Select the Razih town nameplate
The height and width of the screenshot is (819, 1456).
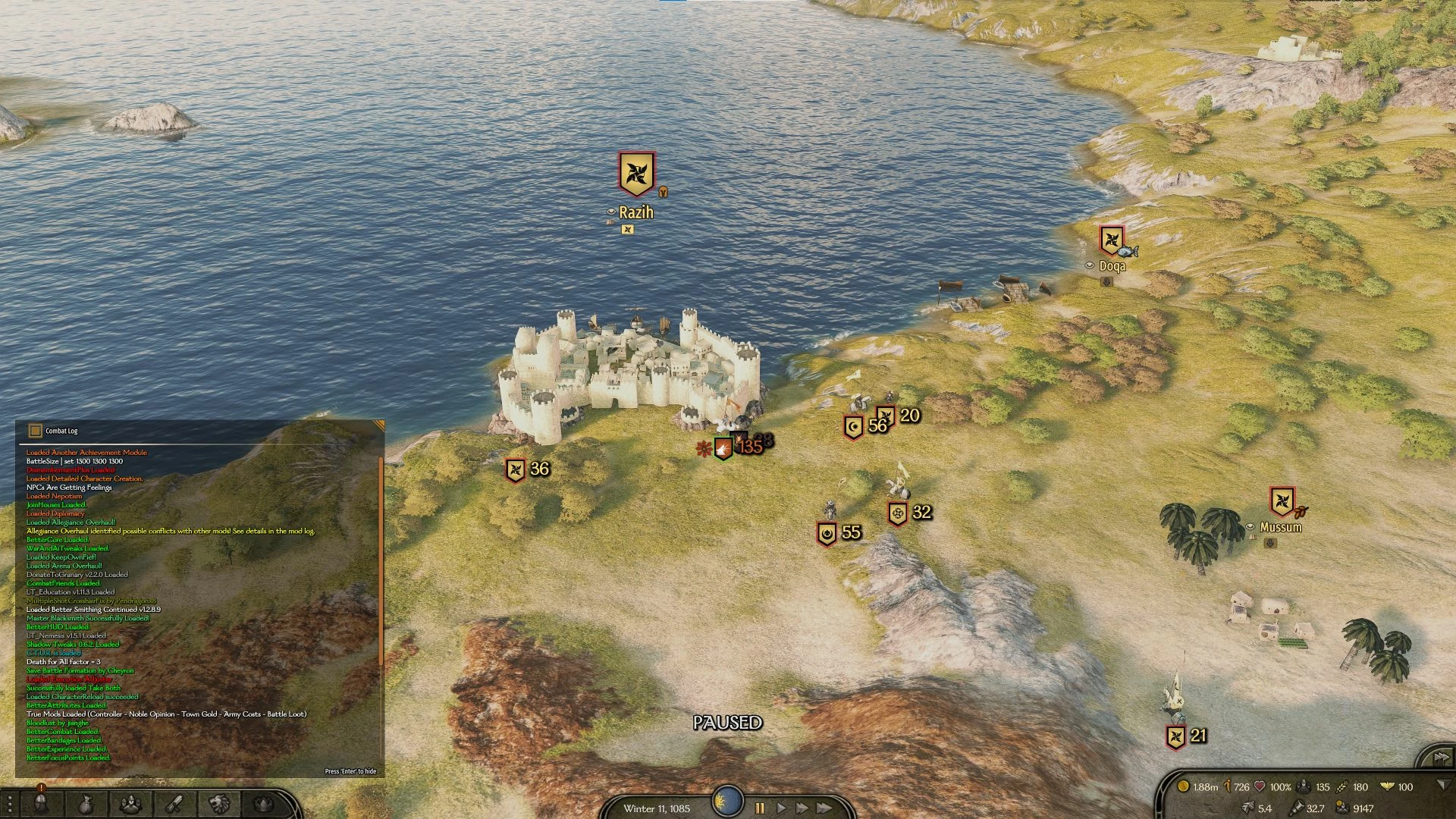[635, 213]
